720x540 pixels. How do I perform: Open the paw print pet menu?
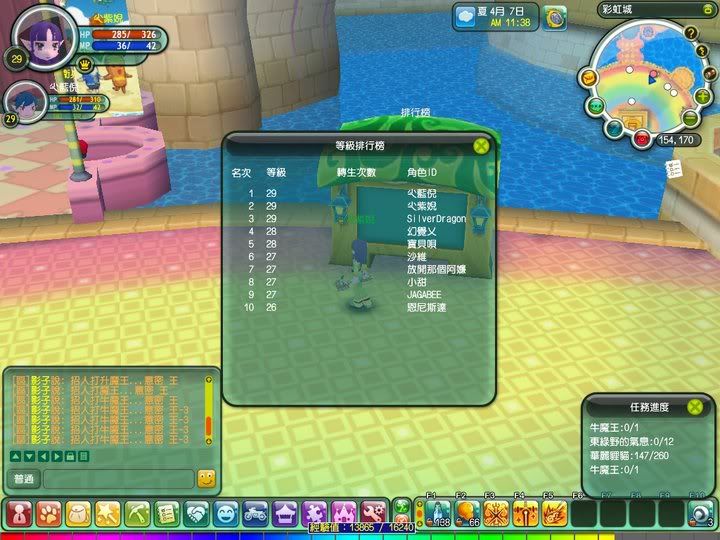click(47, 514)
